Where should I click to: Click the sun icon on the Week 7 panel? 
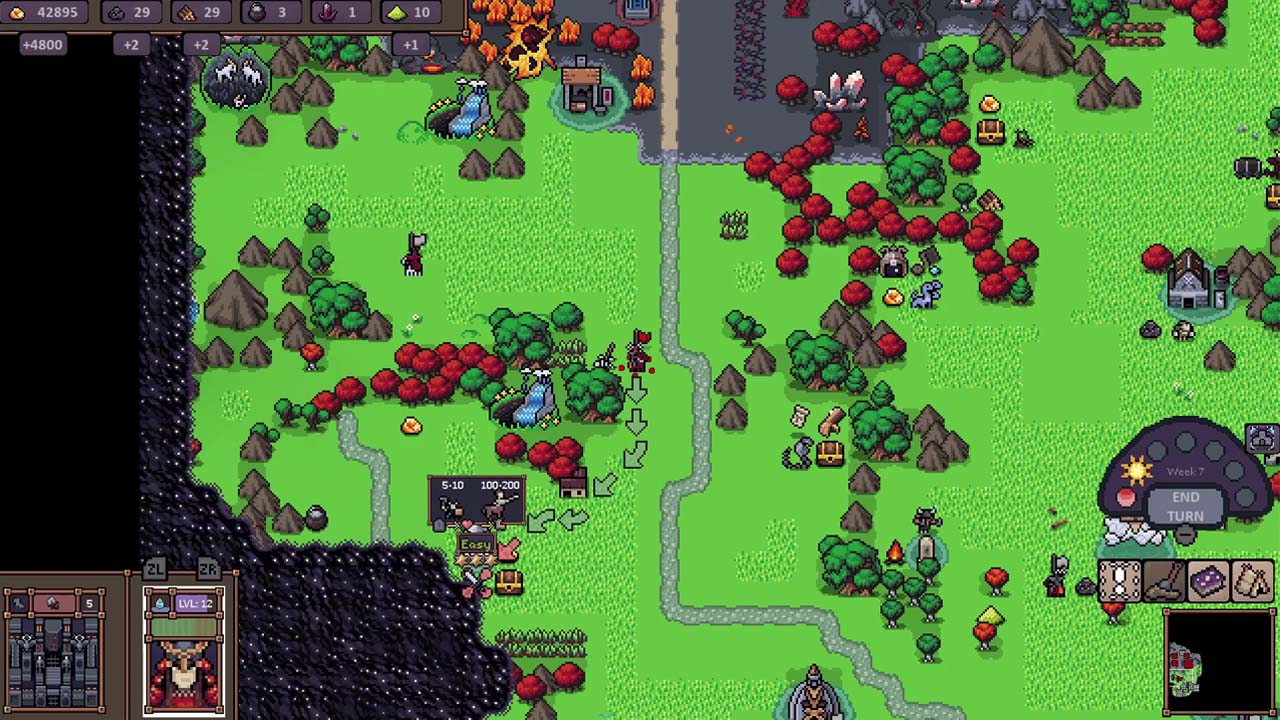(1137, 469)
